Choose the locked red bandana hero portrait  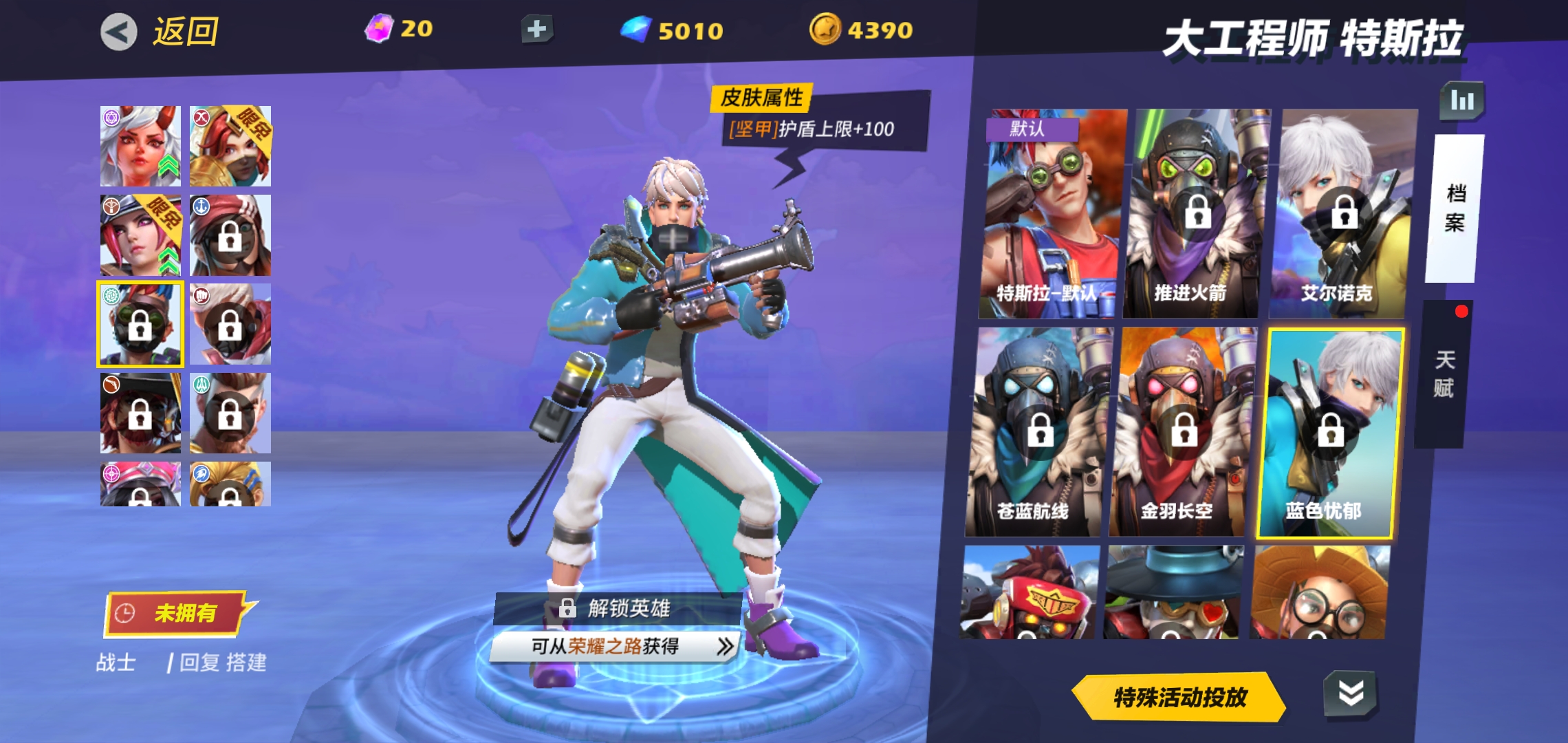[230, 235]
